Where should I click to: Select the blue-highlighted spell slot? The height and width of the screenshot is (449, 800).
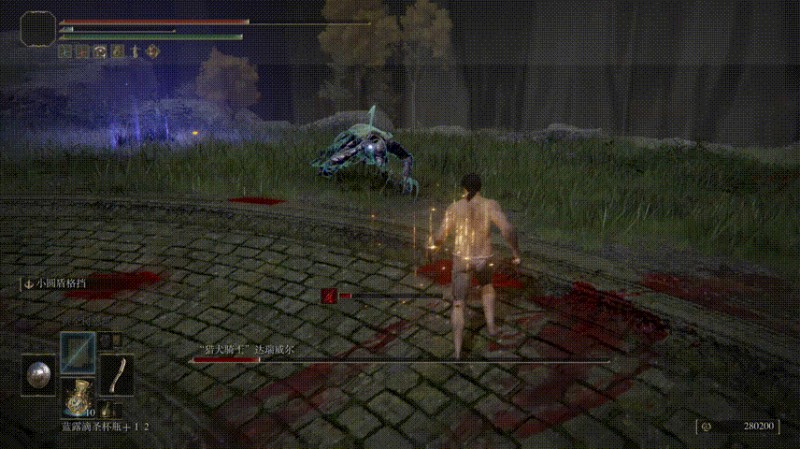[77, 352]
